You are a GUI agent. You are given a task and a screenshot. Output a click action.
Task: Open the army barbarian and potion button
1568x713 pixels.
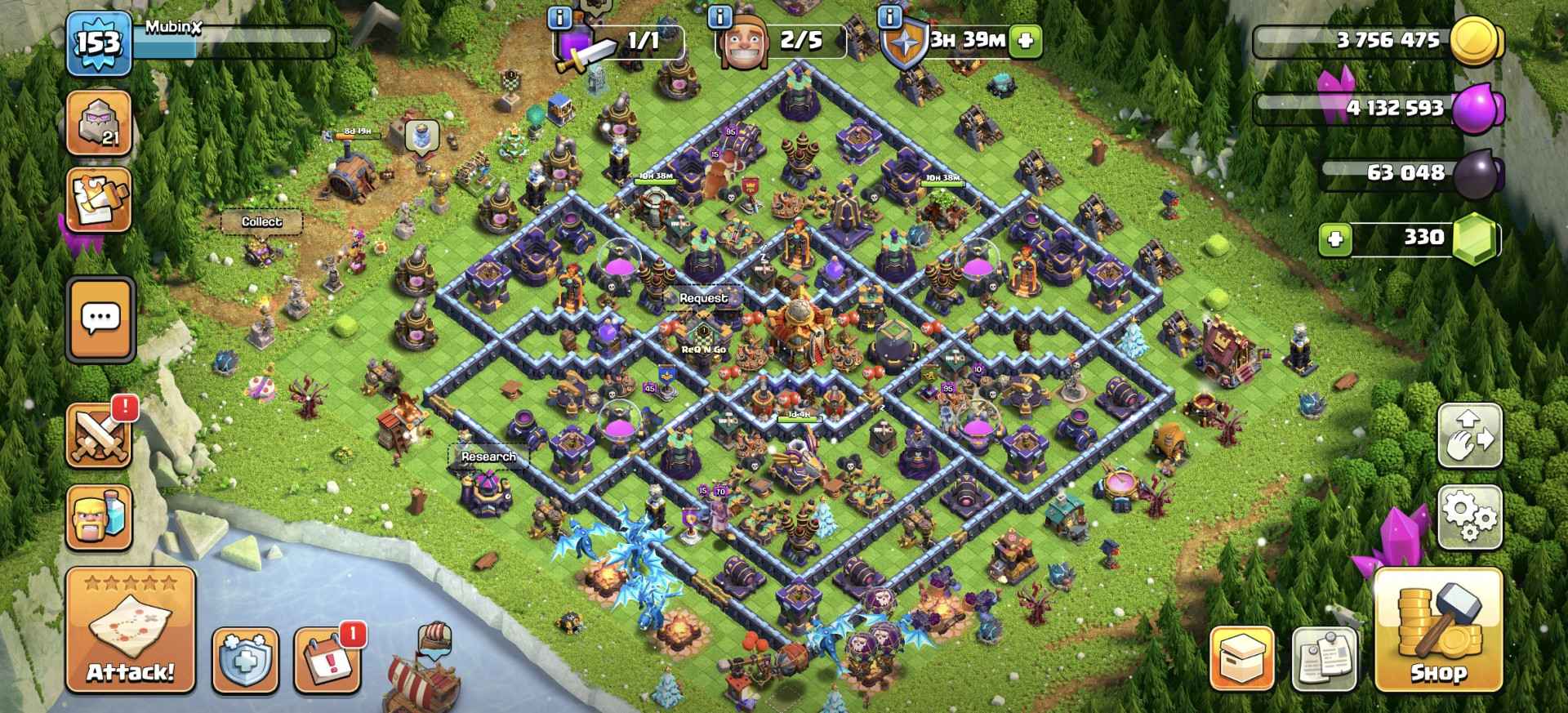point(100,518)
